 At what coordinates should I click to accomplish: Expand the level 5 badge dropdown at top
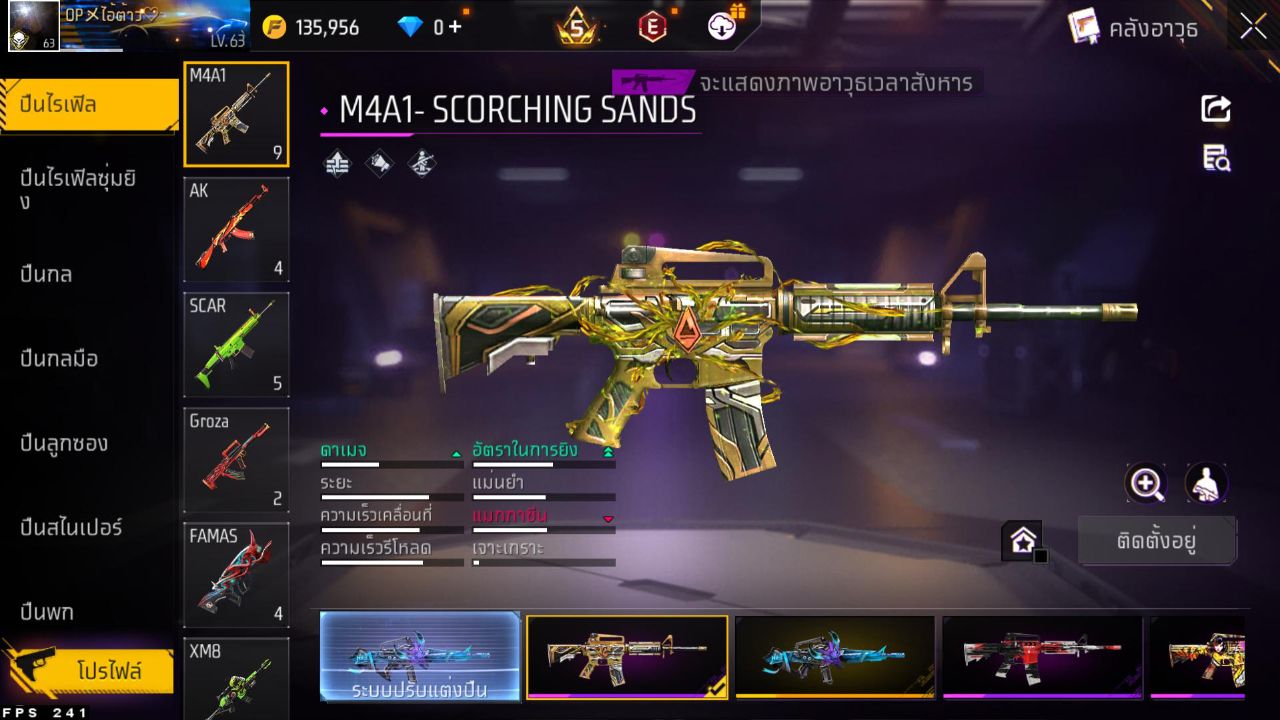[x=575, y=27]
